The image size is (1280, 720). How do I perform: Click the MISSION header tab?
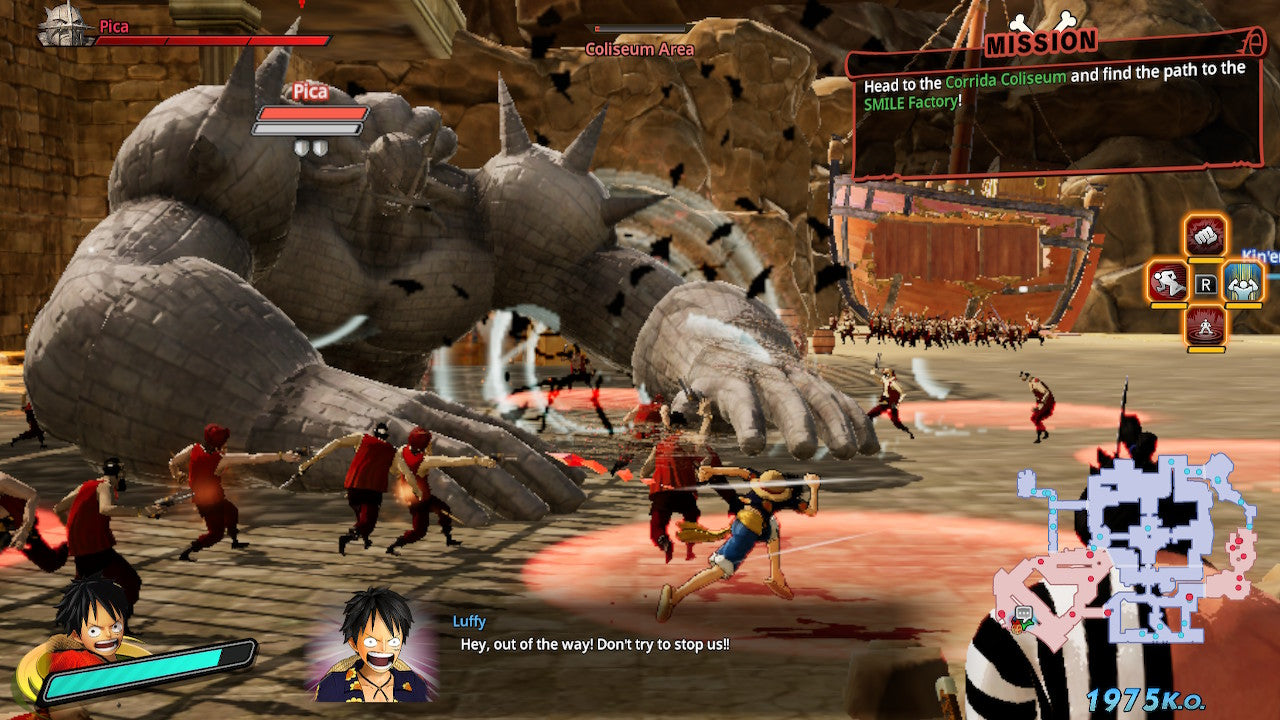(1040, 42)
